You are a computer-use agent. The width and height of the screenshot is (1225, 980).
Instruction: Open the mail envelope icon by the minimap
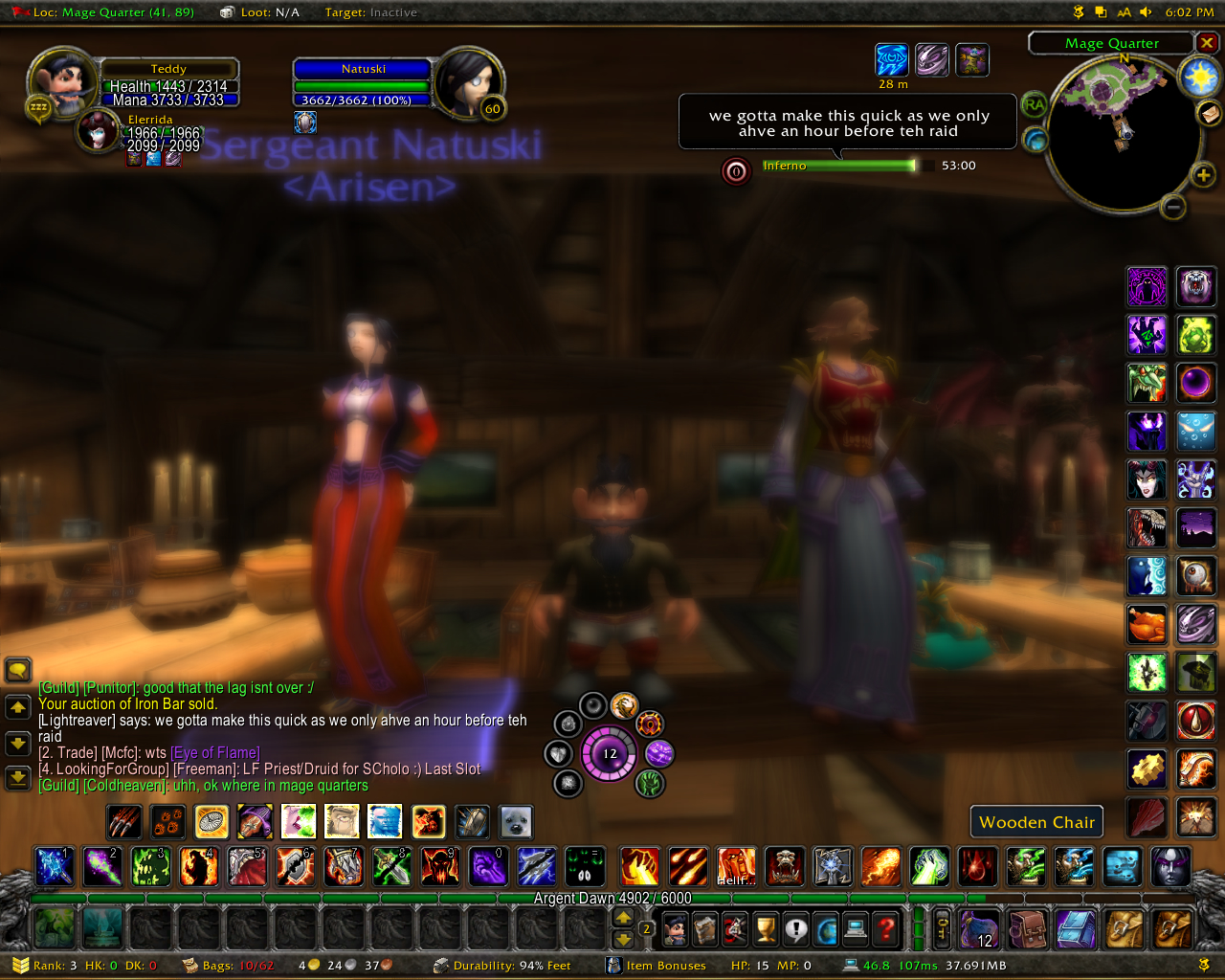tap(1209, 114)
